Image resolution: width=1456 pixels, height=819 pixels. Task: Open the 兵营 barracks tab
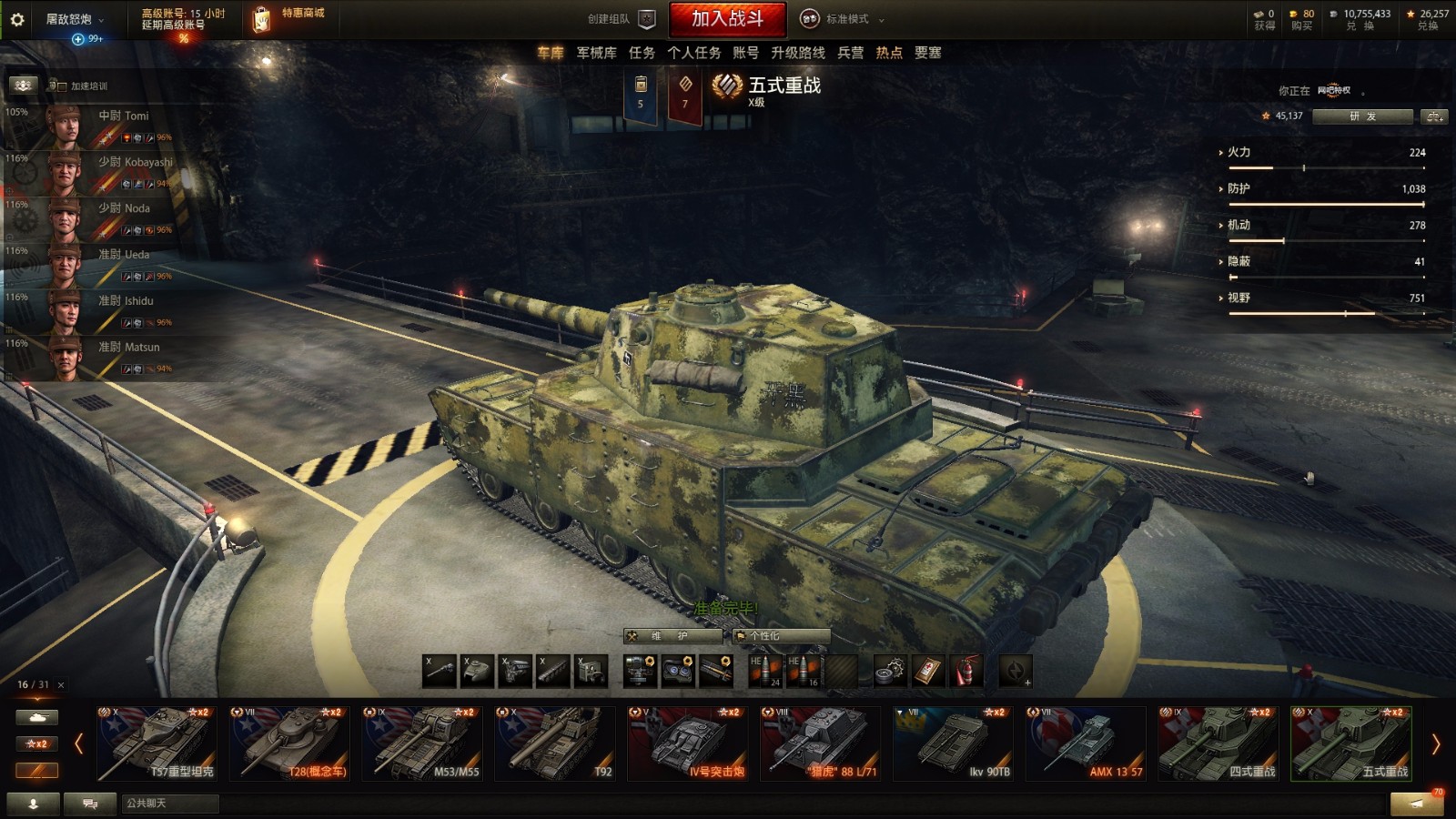coord(850,53)
